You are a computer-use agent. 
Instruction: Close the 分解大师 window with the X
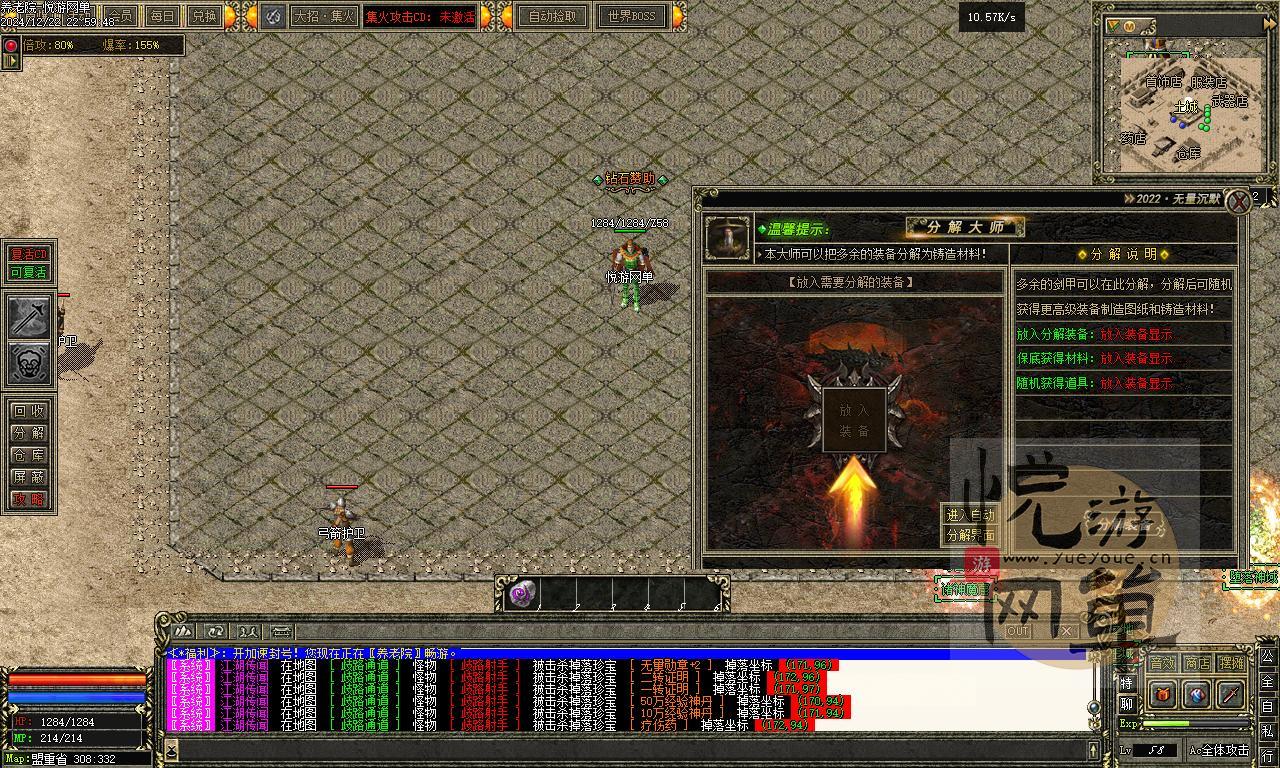[1240, 201]
